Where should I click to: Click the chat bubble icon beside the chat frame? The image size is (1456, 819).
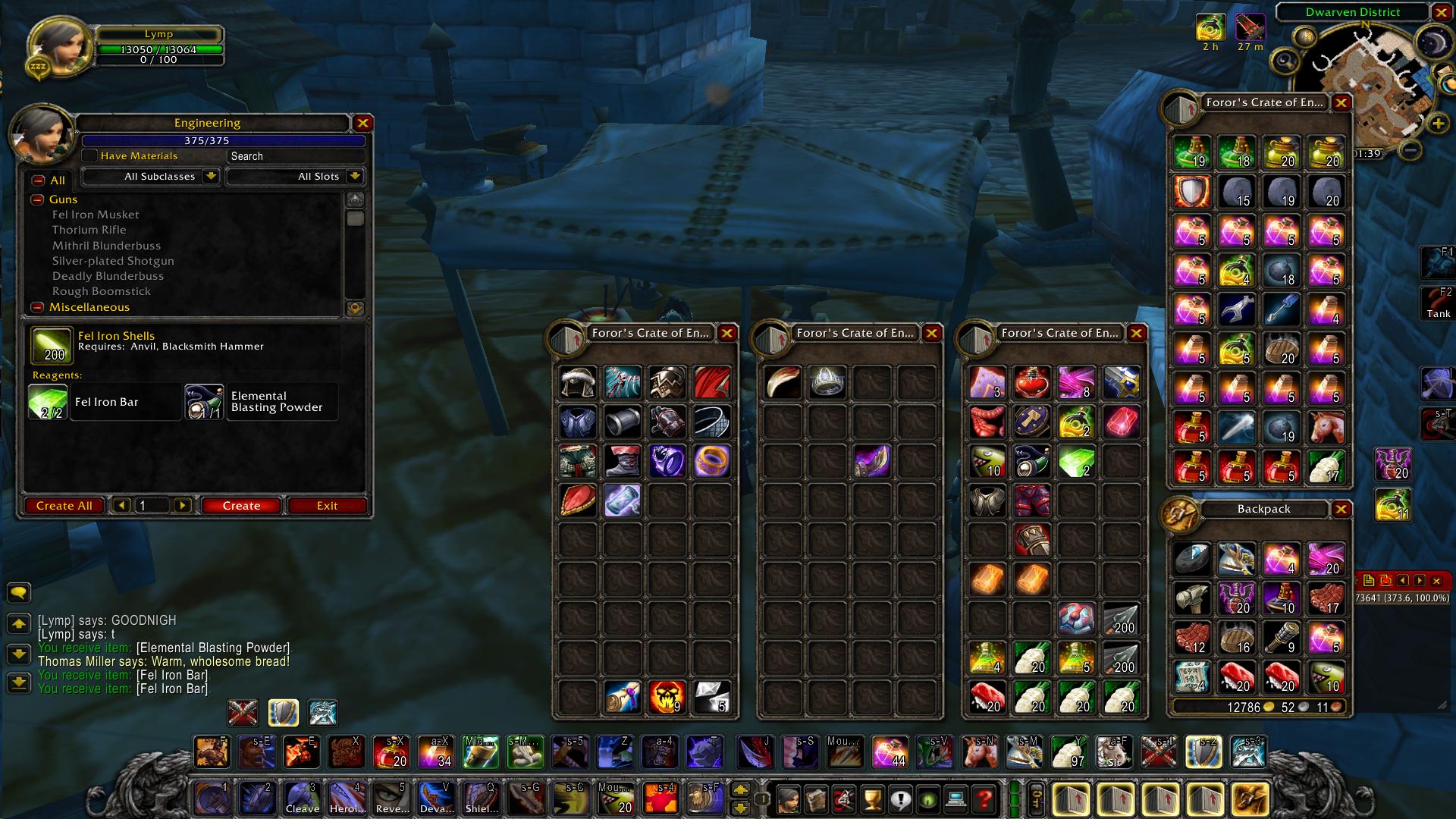pos(19,594)
